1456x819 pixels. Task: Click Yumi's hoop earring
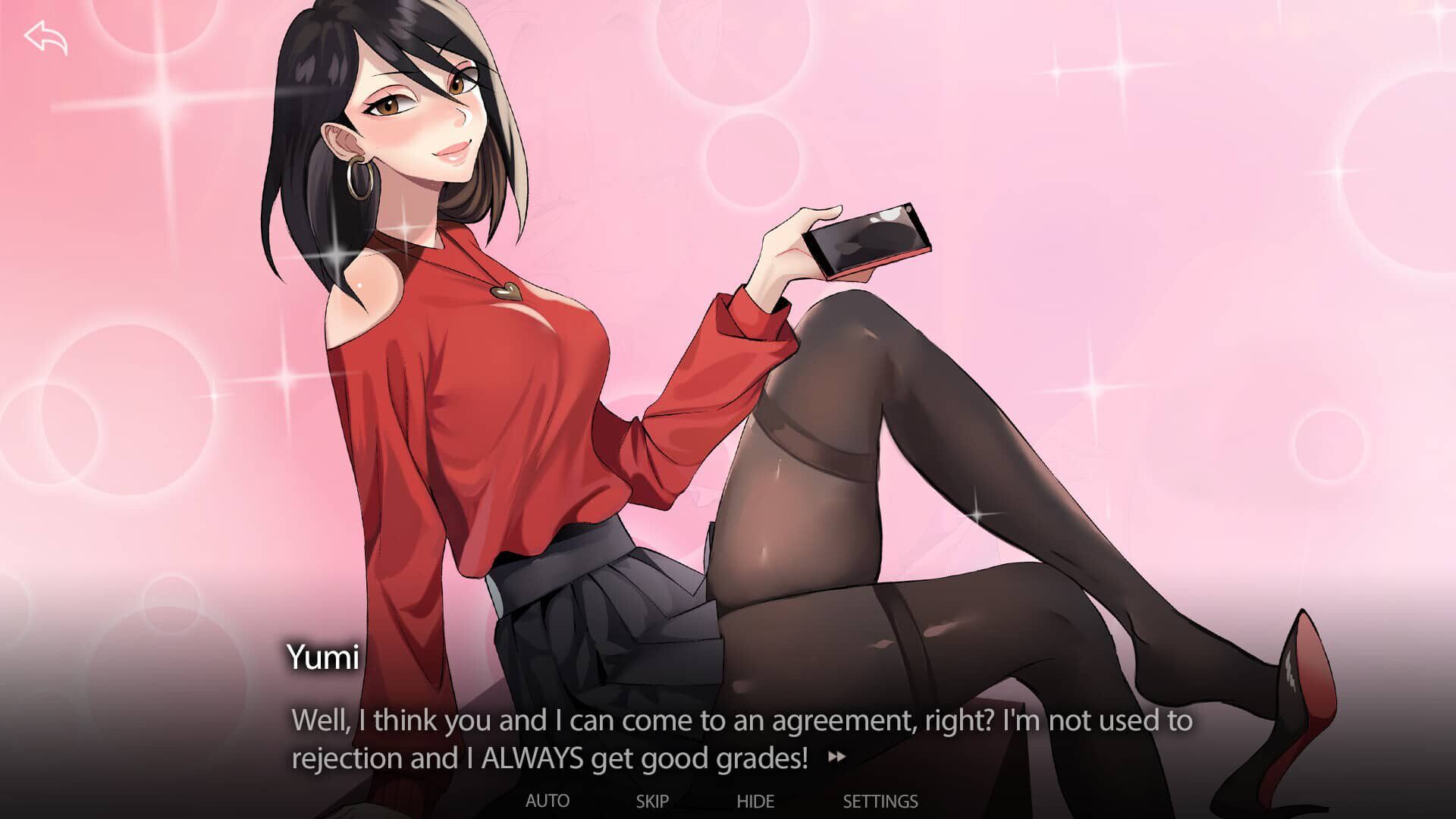tap(361, 178)
